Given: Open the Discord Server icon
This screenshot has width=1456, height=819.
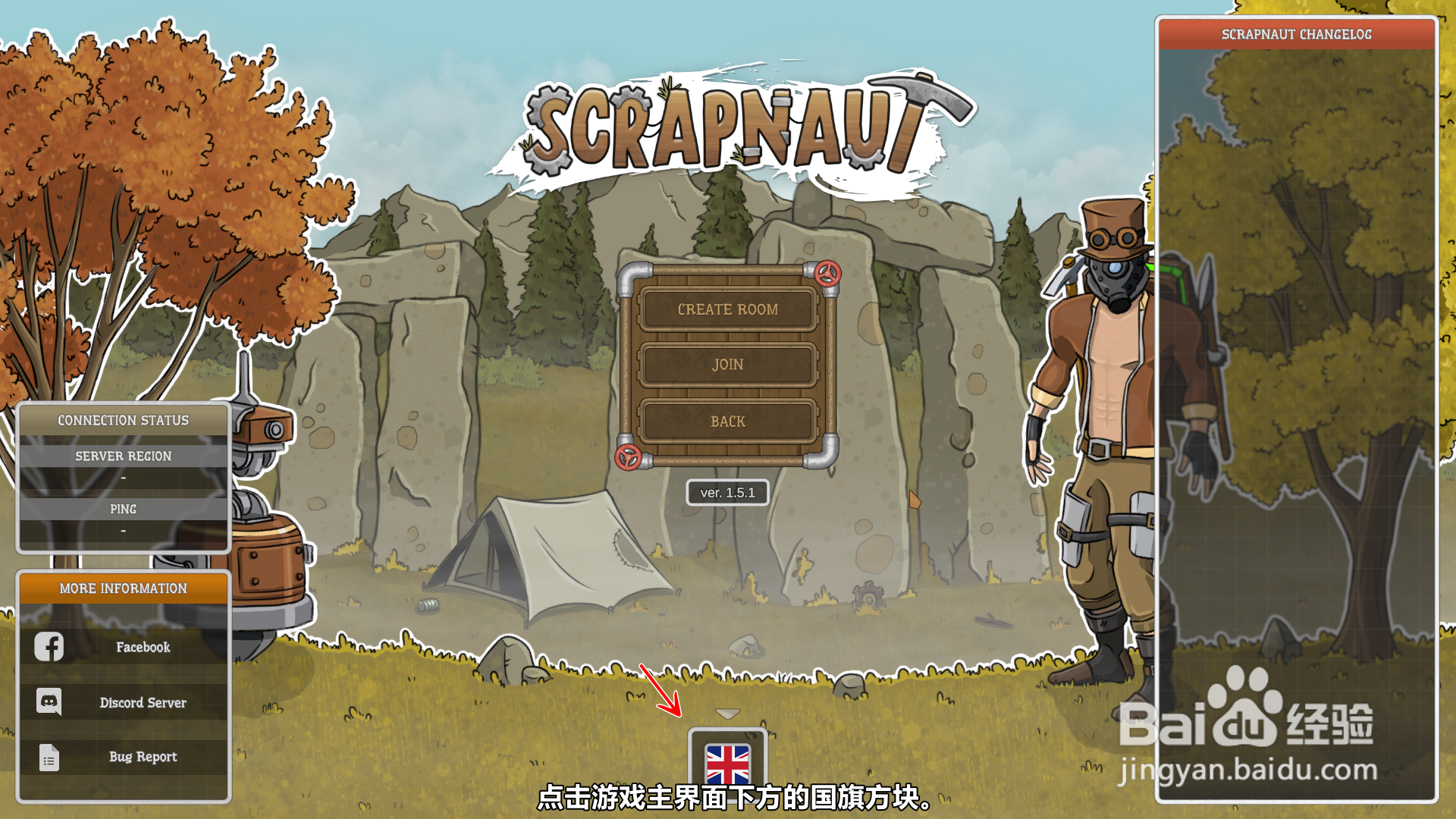Looking at the screenshot, I should point(49,702).
